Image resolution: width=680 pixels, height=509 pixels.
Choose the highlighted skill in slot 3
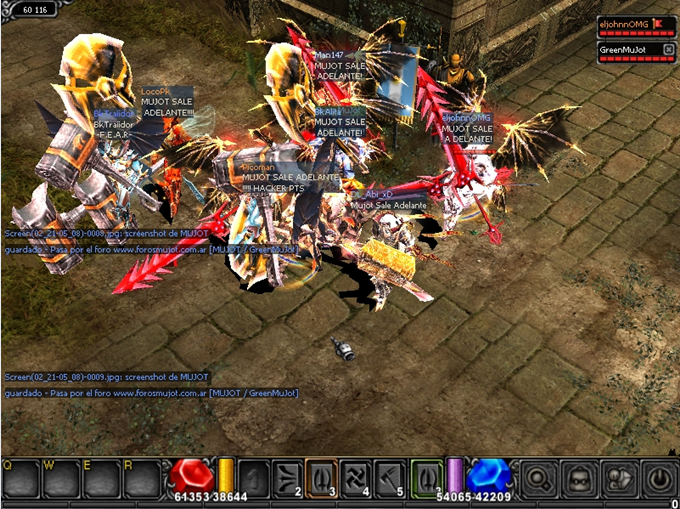click(x=321, y=478)
